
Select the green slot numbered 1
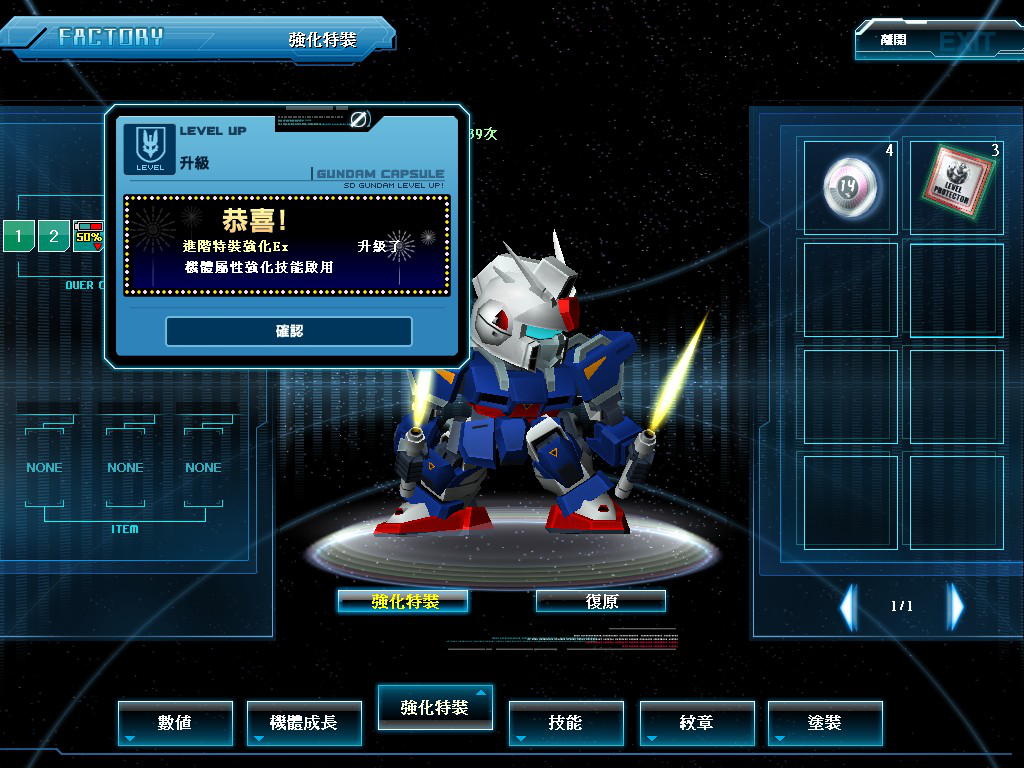pos(18,237)
